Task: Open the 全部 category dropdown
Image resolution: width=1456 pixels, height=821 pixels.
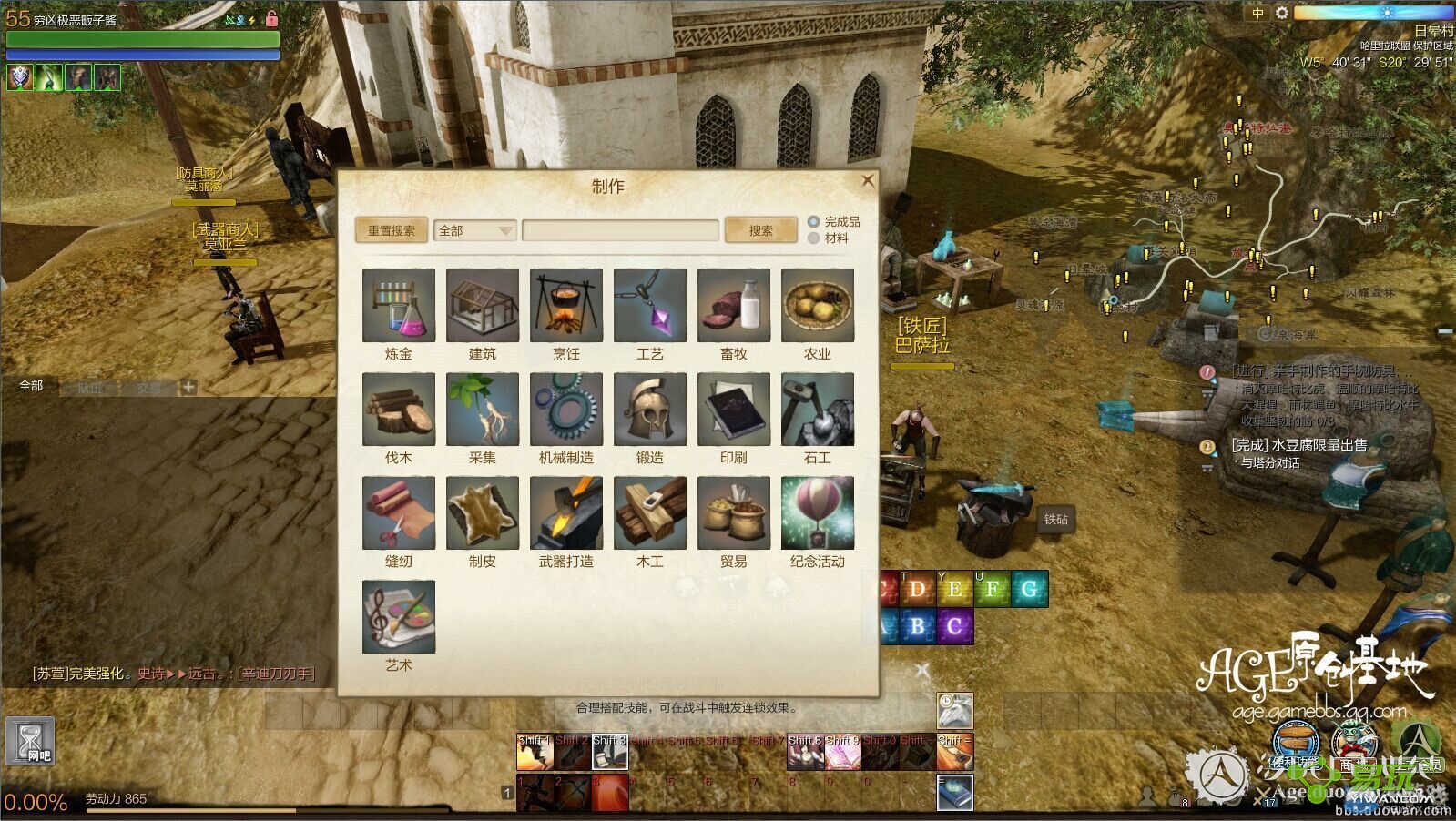Action: (x=475, y=231)
